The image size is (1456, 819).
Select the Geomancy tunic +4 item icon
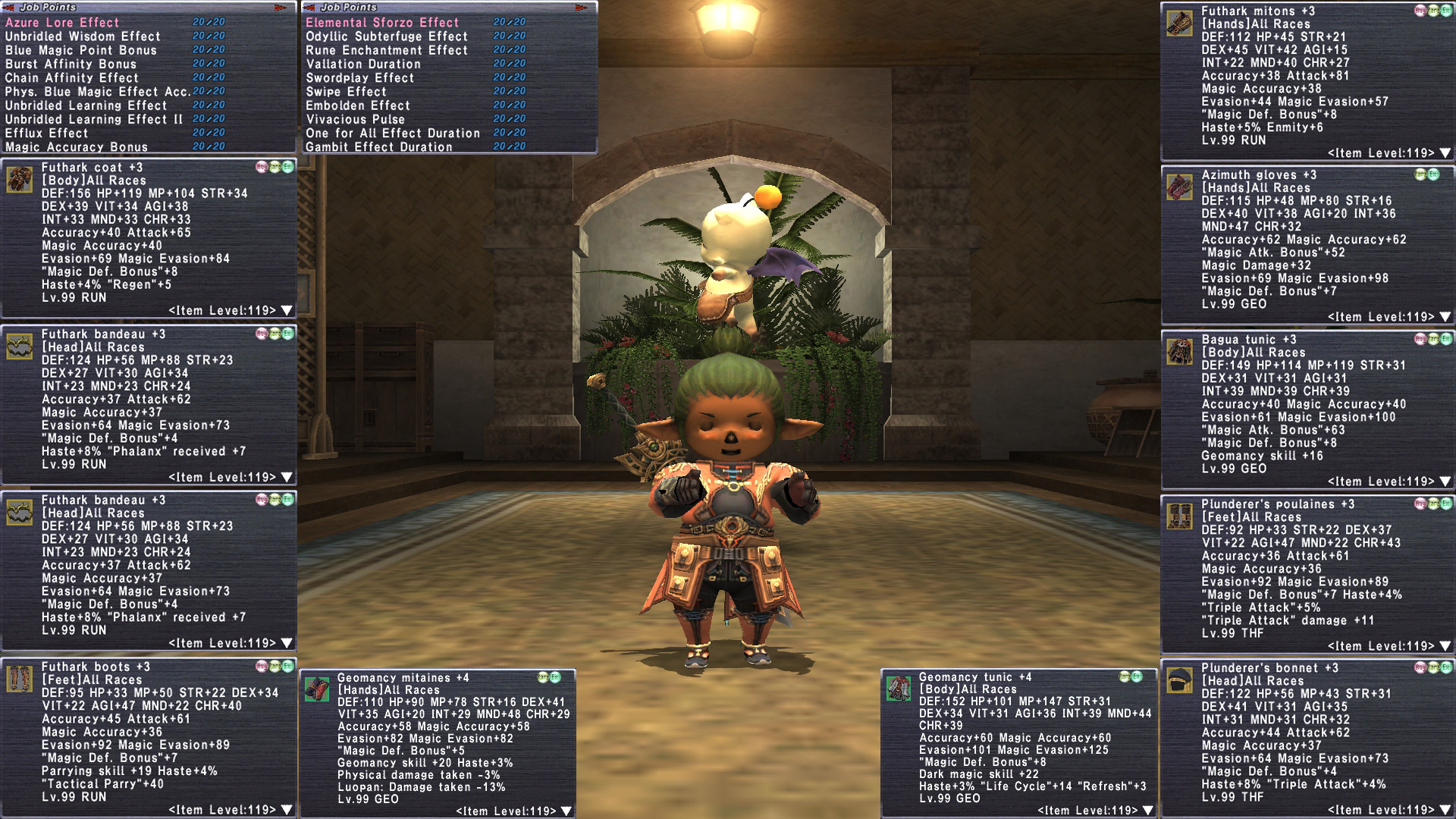pos(899,689)
